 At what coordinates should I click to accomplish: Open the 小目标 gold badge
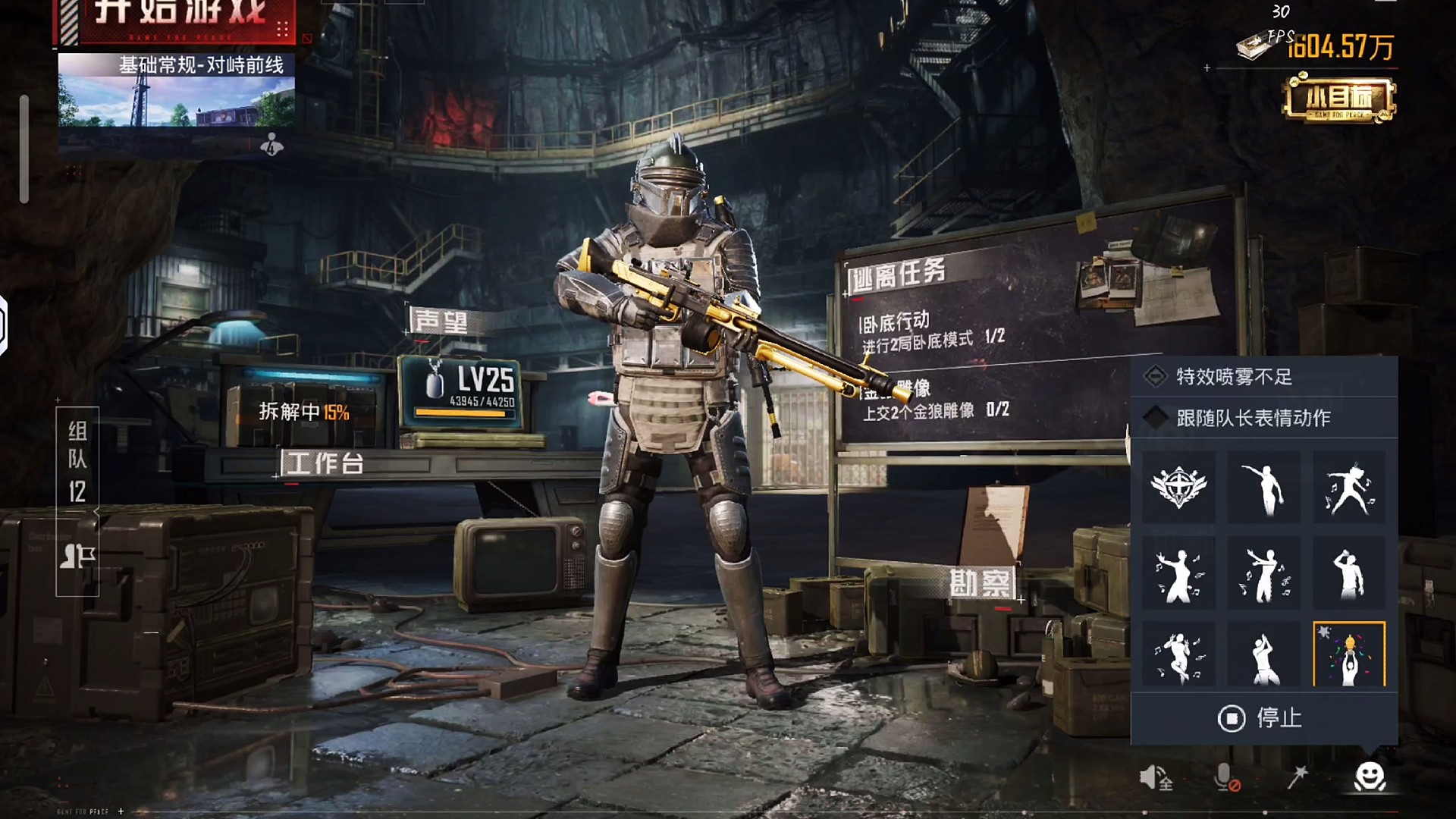[x=1339, y=99]
